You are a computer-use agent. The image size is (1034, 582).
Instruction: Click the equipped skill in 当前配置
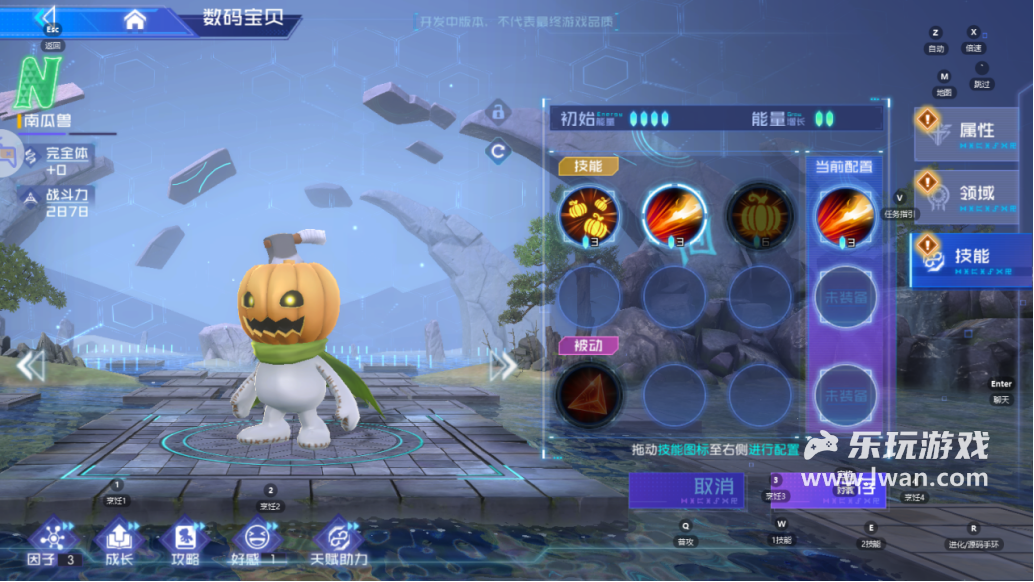pos(846,214)
